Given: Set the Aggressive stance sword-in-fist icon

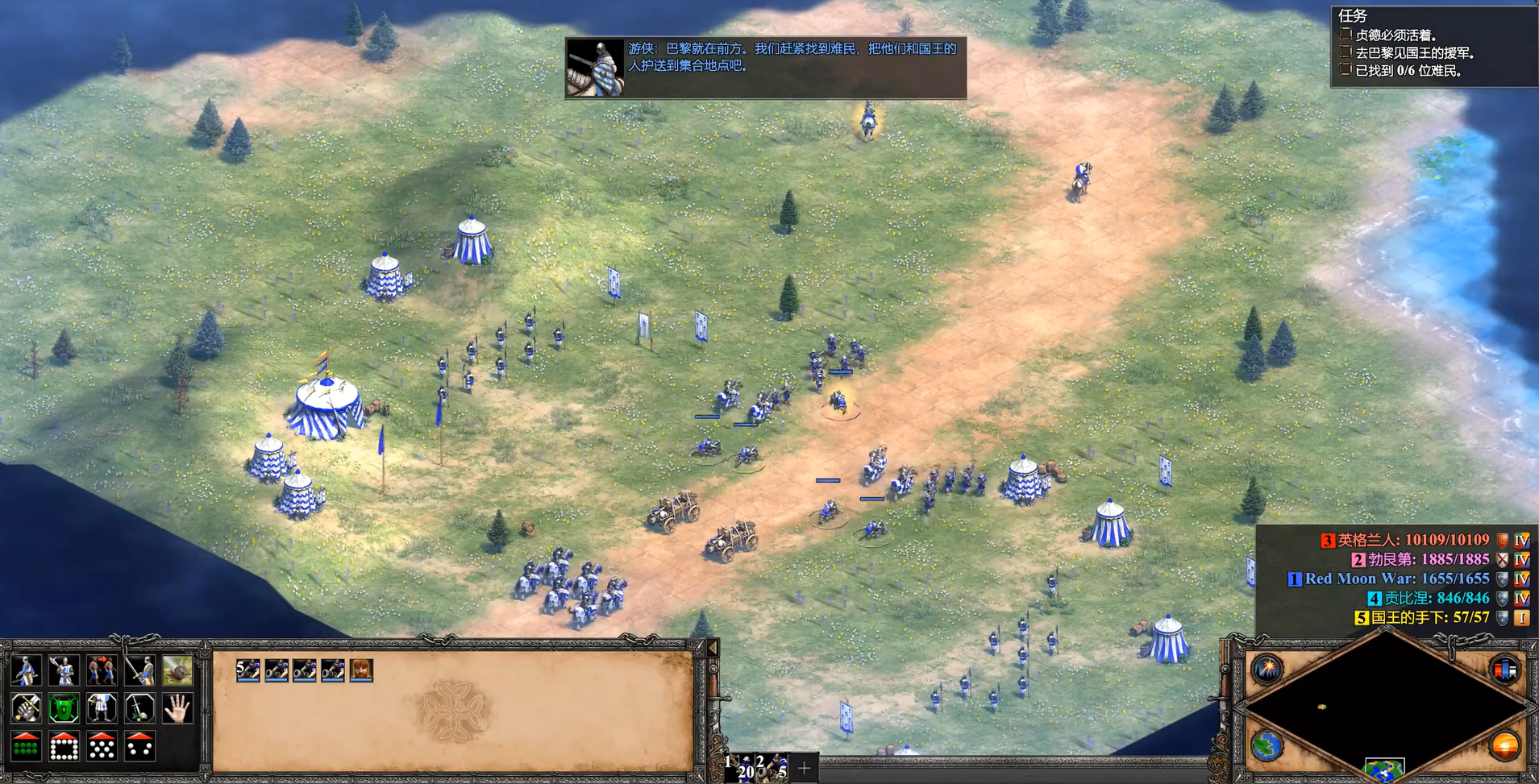Looking at the screenshot, I should click(x=26, y=709).
